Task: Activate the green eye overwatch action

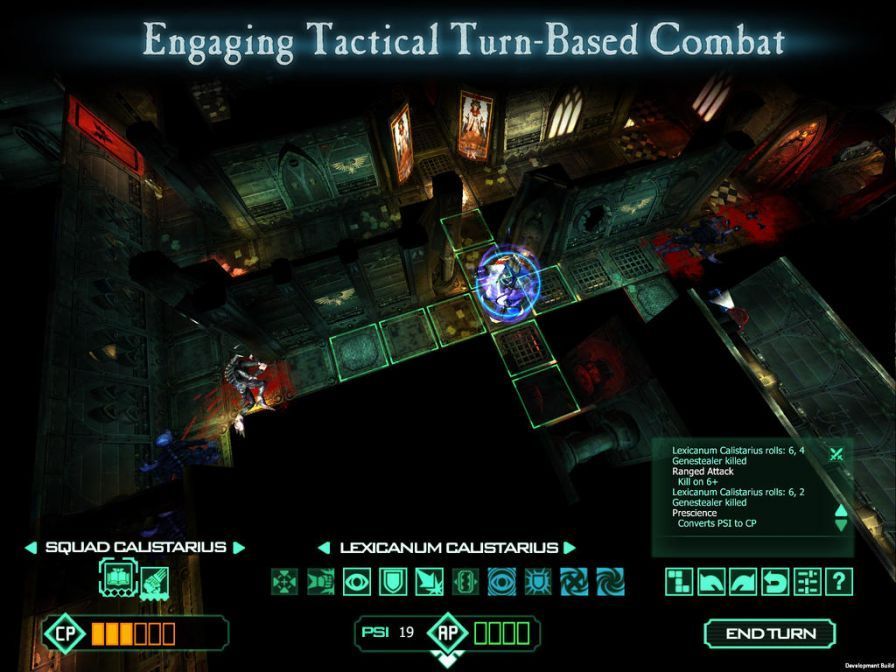Action: click(x=357, y=581)
